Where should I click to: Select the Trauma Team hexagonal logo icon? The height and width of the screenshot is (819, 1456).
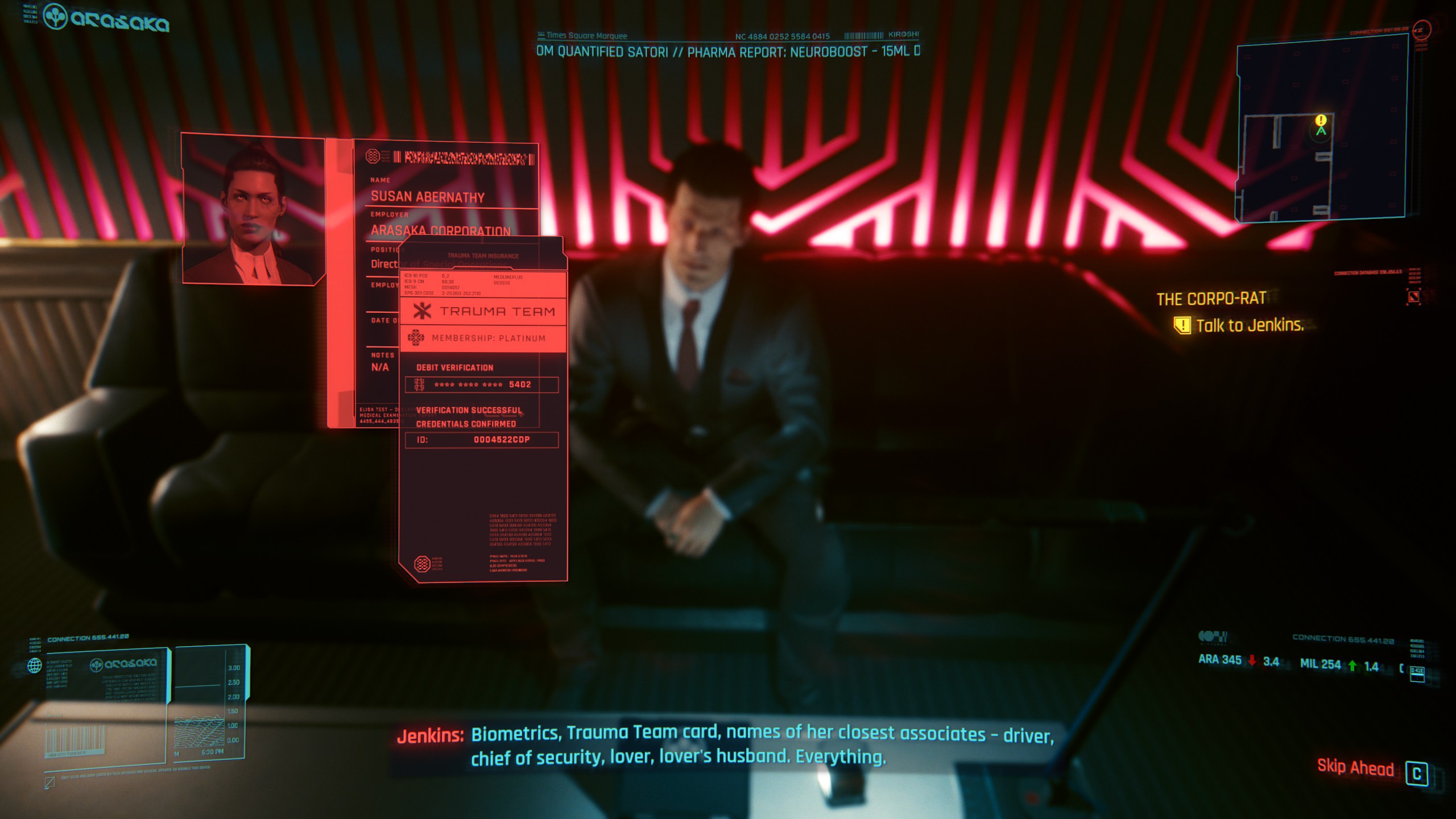click(x=422, y=311)
